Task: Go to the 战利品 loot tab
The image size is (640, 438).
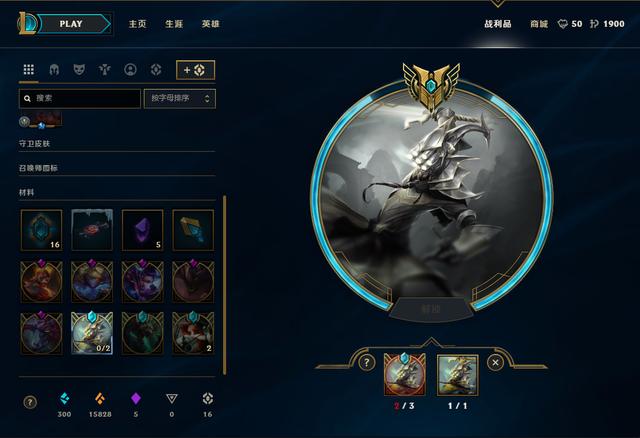Action: click(499, 24)
